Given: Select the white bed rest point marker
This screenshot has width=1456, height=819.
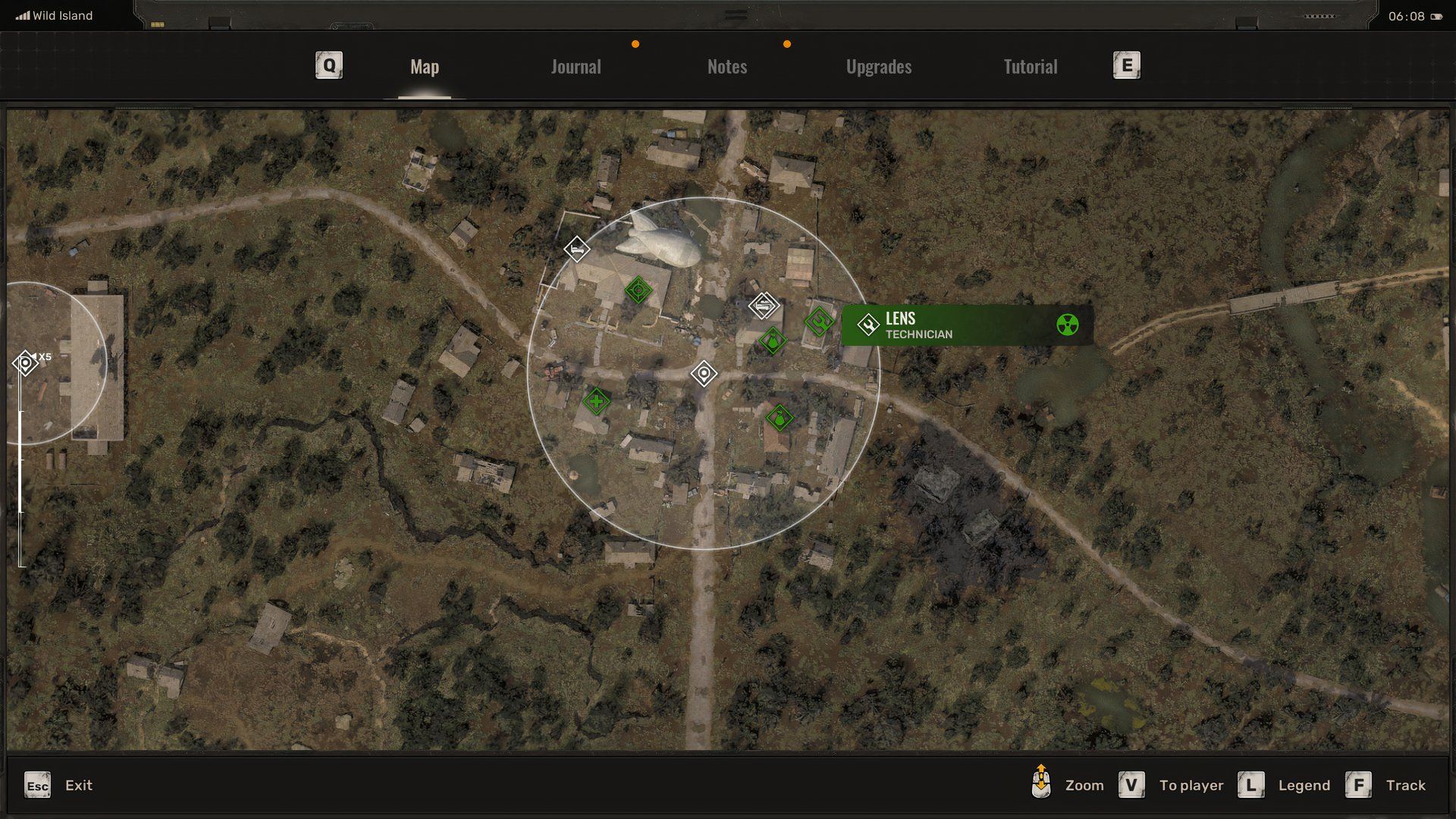Looking at the screenshot, I should tap(576, 249).
